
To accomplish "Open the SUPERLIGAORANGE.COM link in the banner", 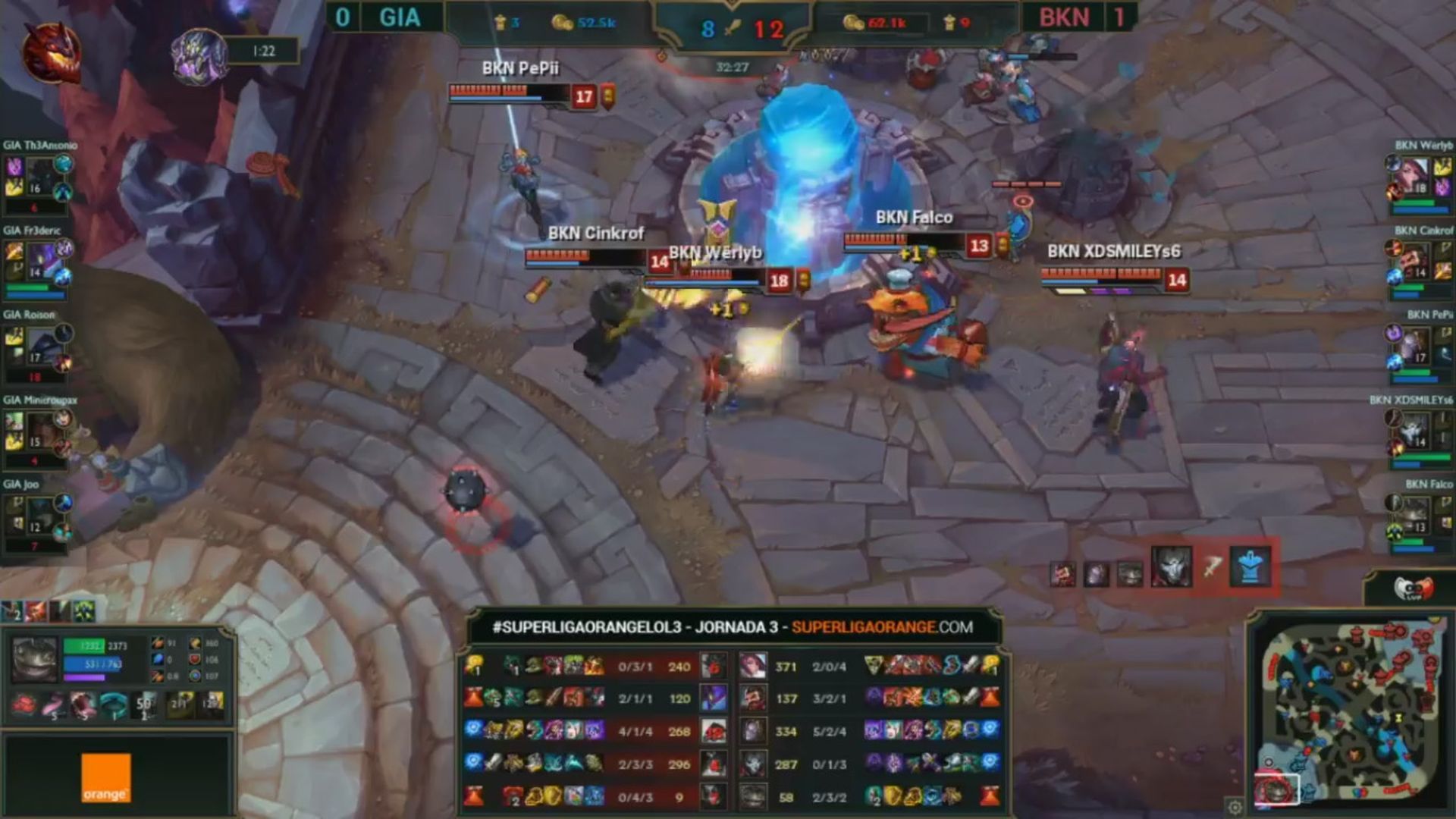I will [x=882, y=627].
